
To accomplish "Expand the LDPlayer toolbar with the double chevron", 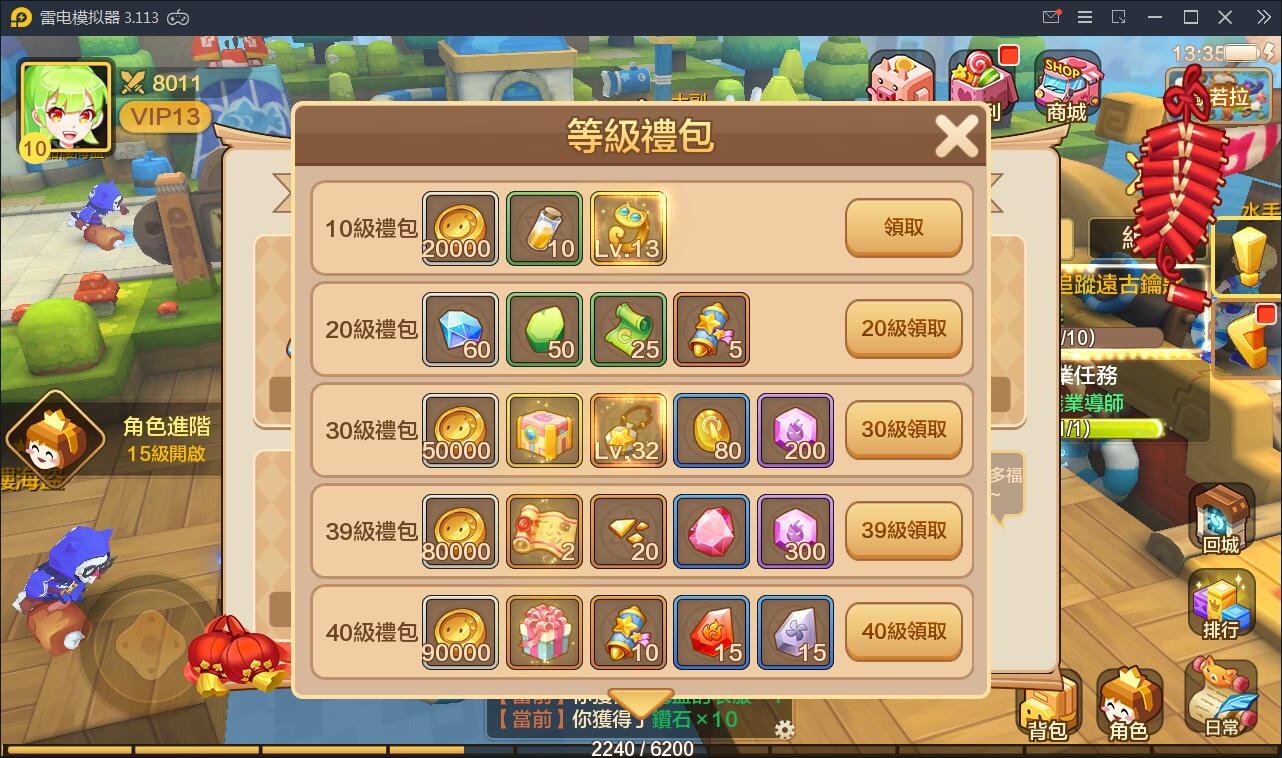I will point(1264,16).
